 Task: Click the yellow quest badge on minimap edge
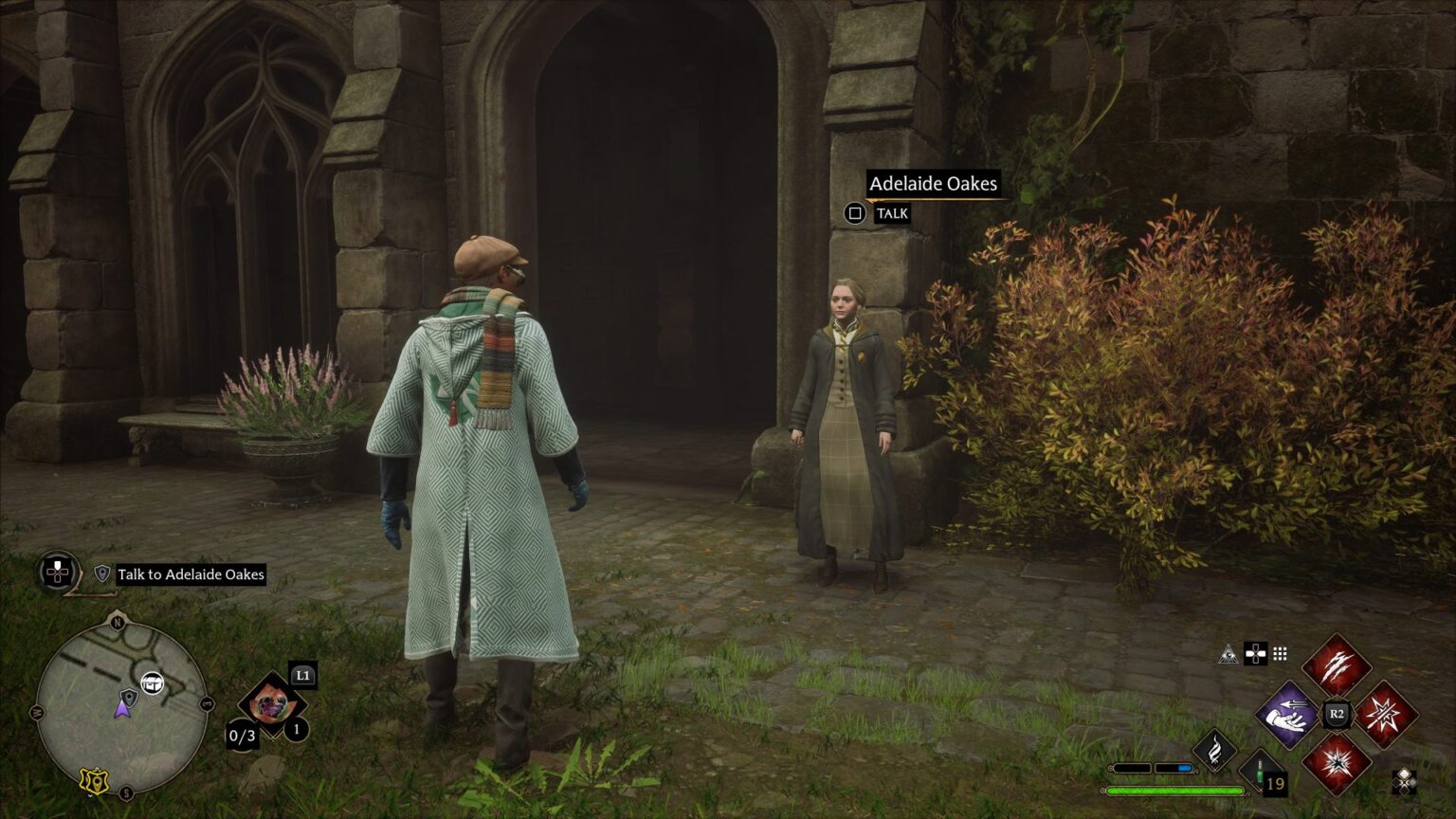click(92, 779)
